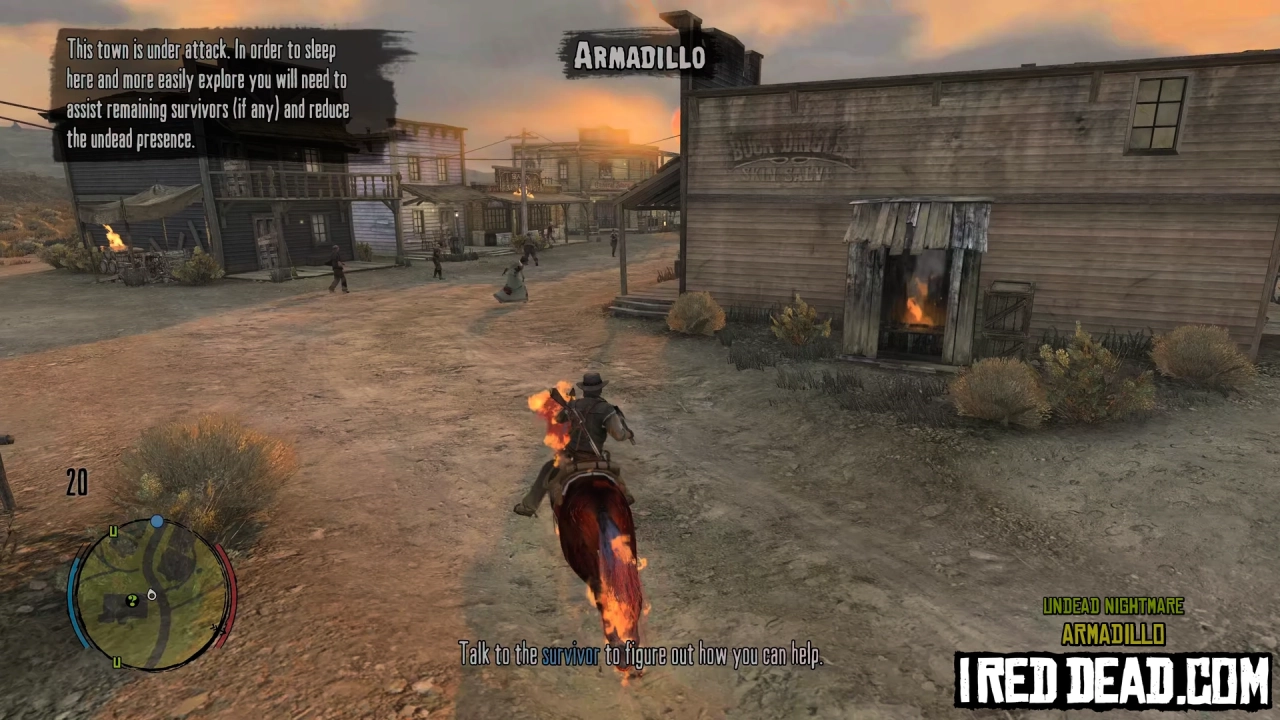
Task: Click the IREDDEAD.COM watermark
Action: [1113, 679]
